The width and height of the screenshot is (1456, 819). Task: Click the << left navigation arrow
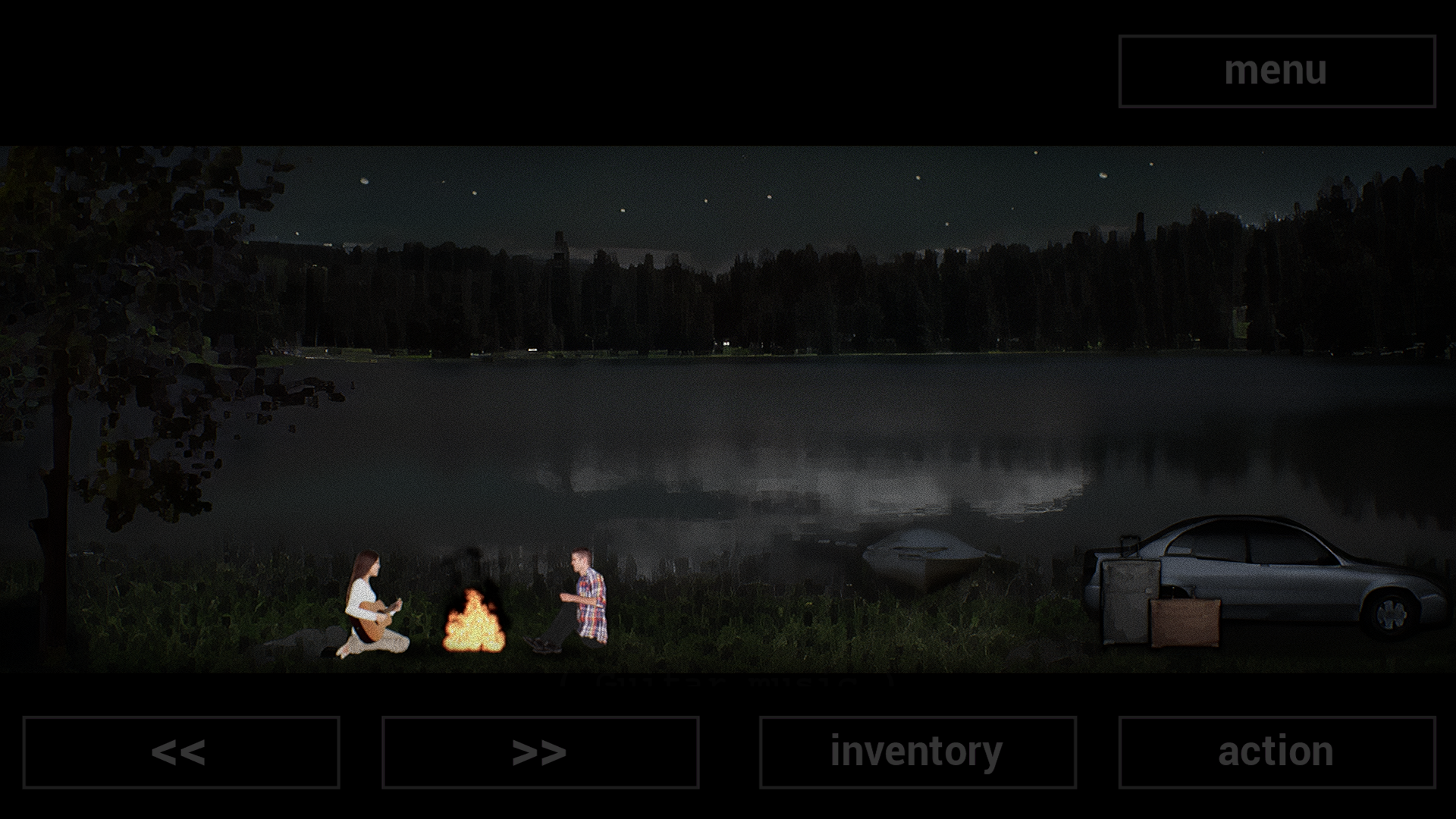click(x=182, y=752)
